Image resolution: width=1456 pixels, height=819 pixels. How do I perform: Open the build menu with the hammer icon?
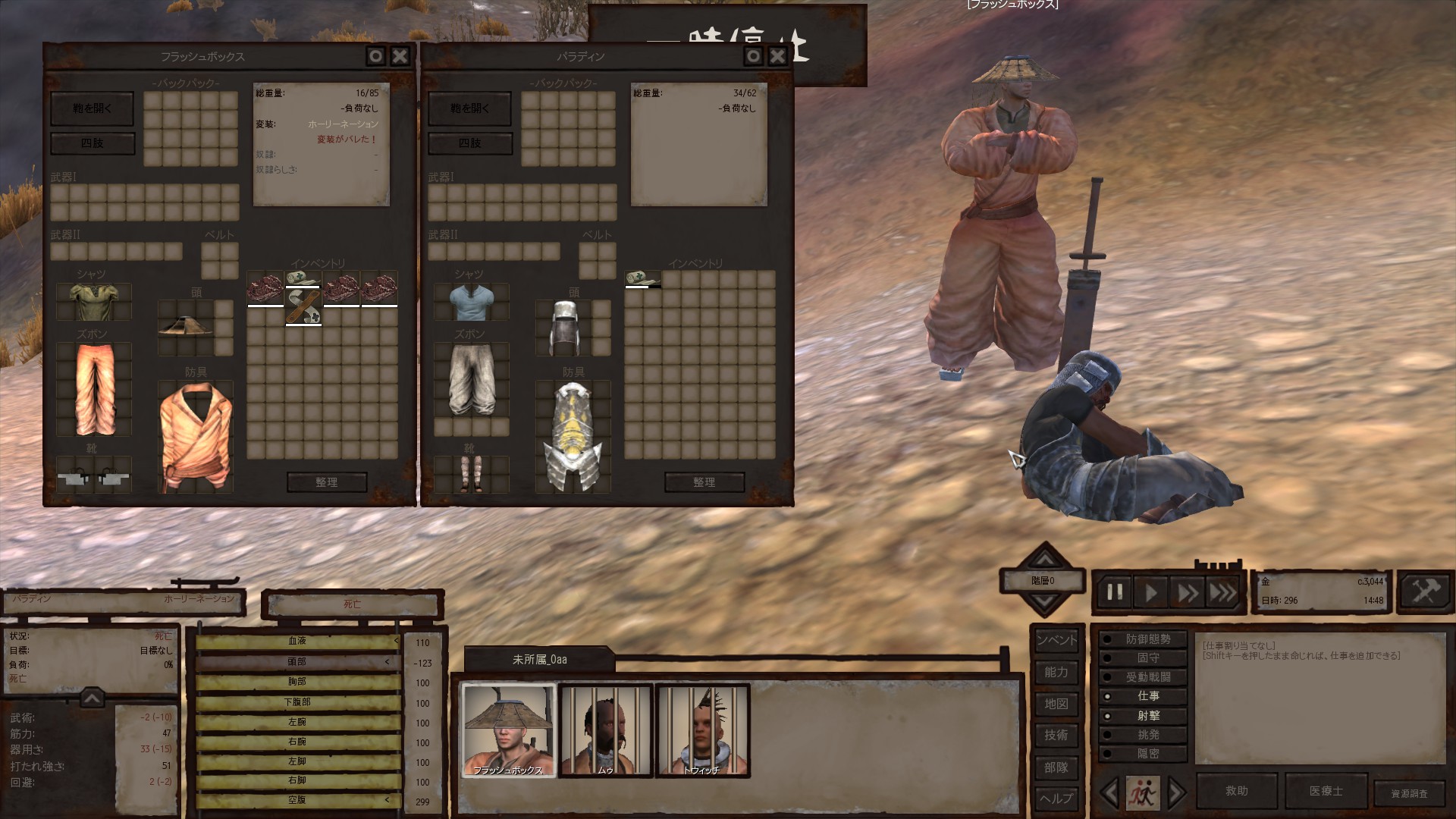coord(1425,591)
